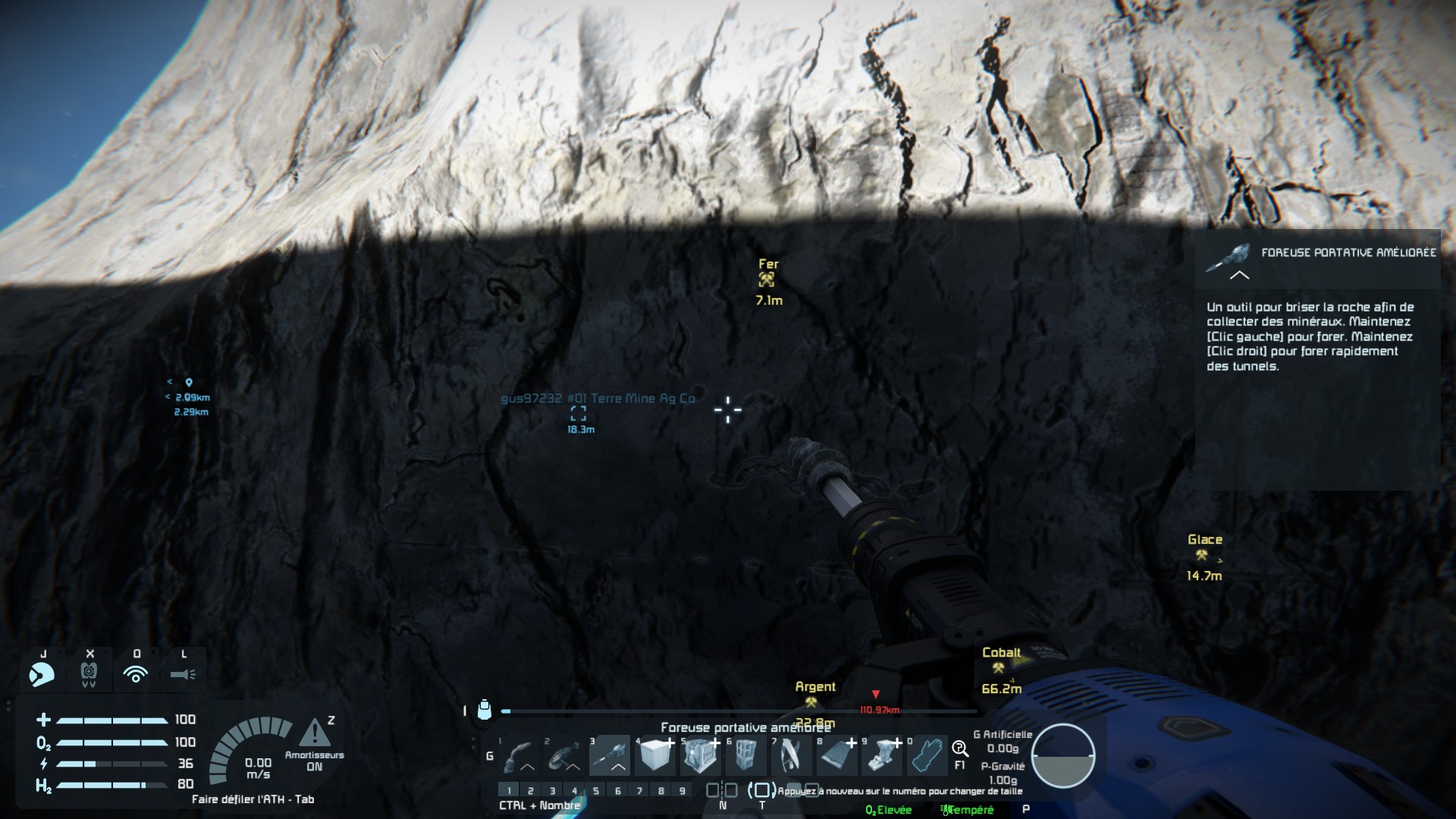Choose the flat panel block in slot 8
Viewport: 1456px width, 819px height.
pyautogui.click(x=836, y=755)
